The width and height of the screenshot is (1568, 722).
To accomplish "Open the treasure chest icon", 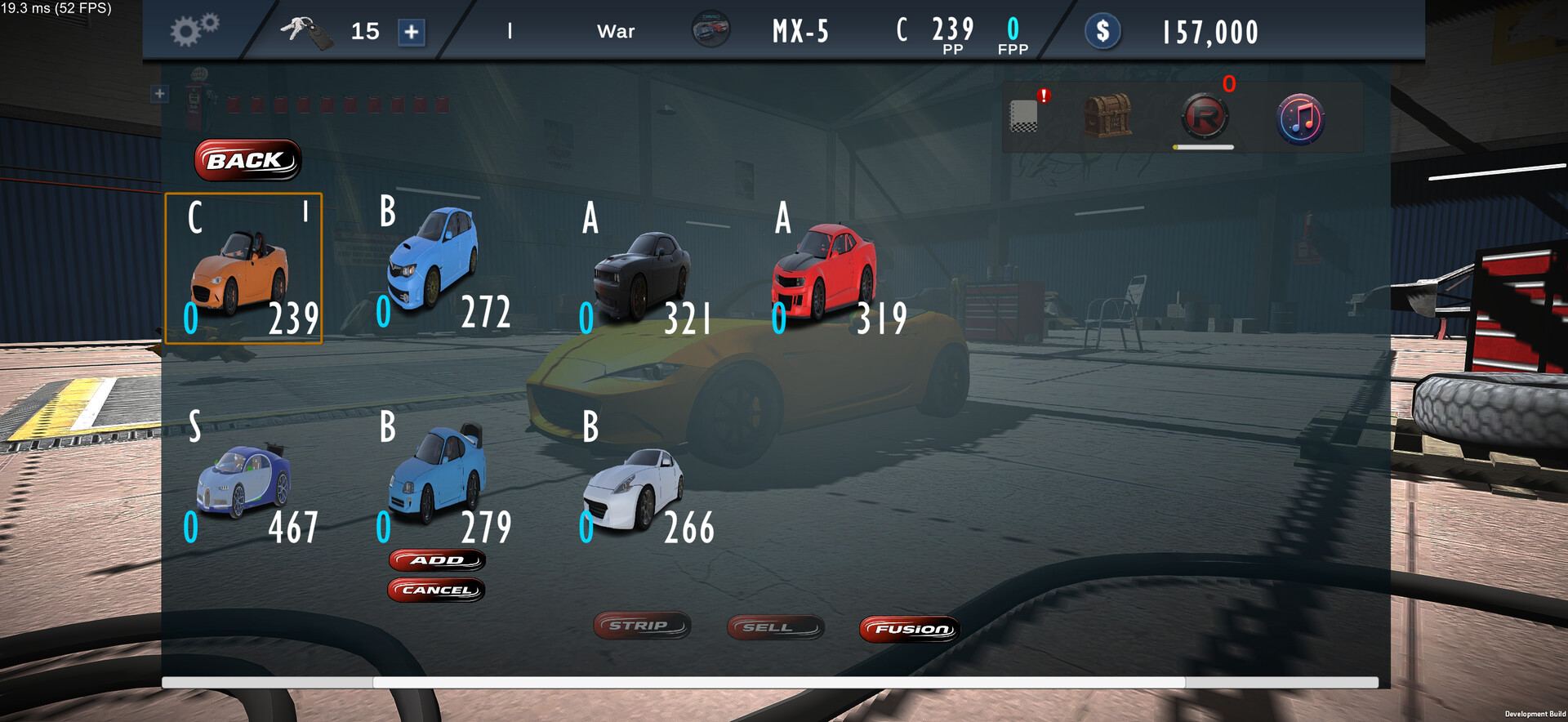I will (1107, 117).
